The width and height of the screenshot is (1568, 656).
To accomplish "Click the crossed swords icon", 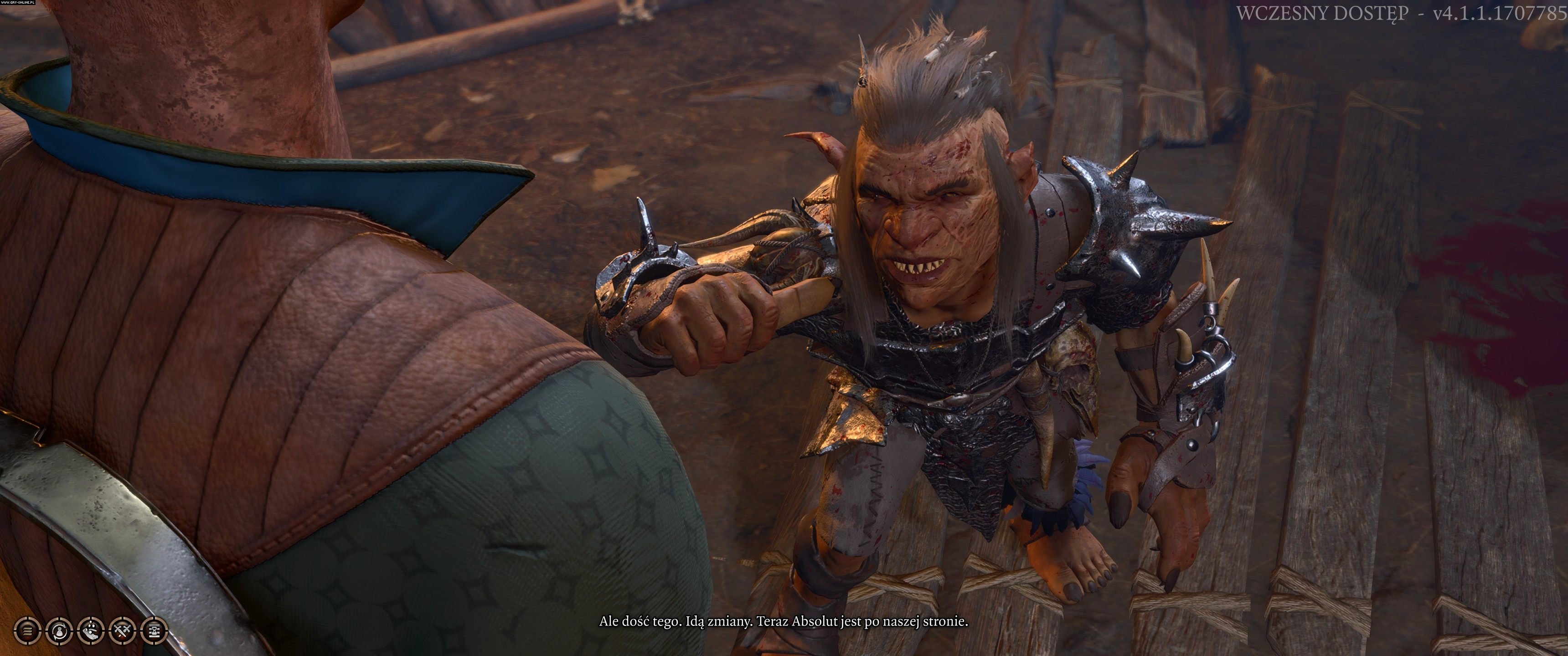I will pos(122,630).
